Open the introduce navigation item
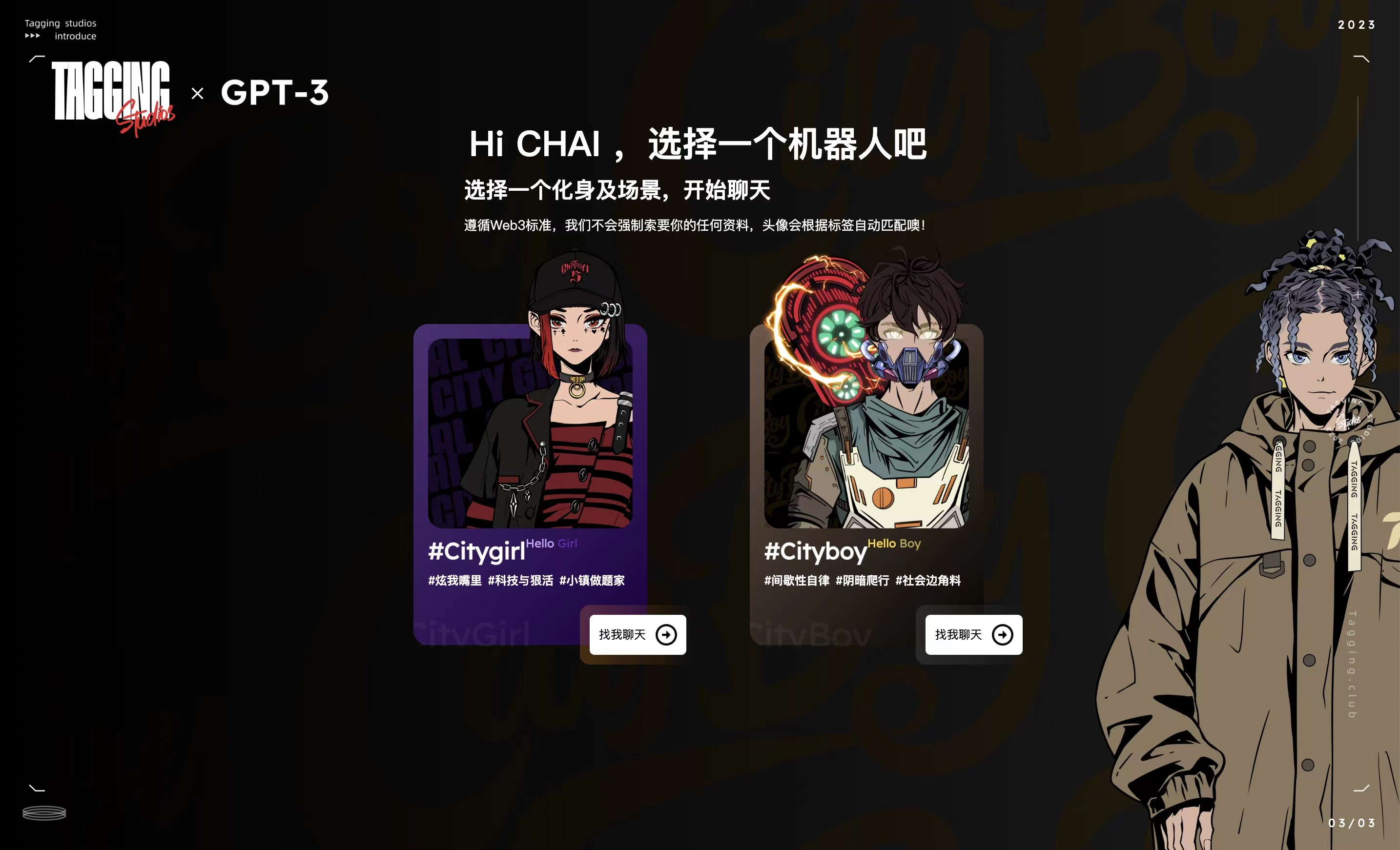The width and height of the screenshot is (1400, 850). (x=75, y=36)
